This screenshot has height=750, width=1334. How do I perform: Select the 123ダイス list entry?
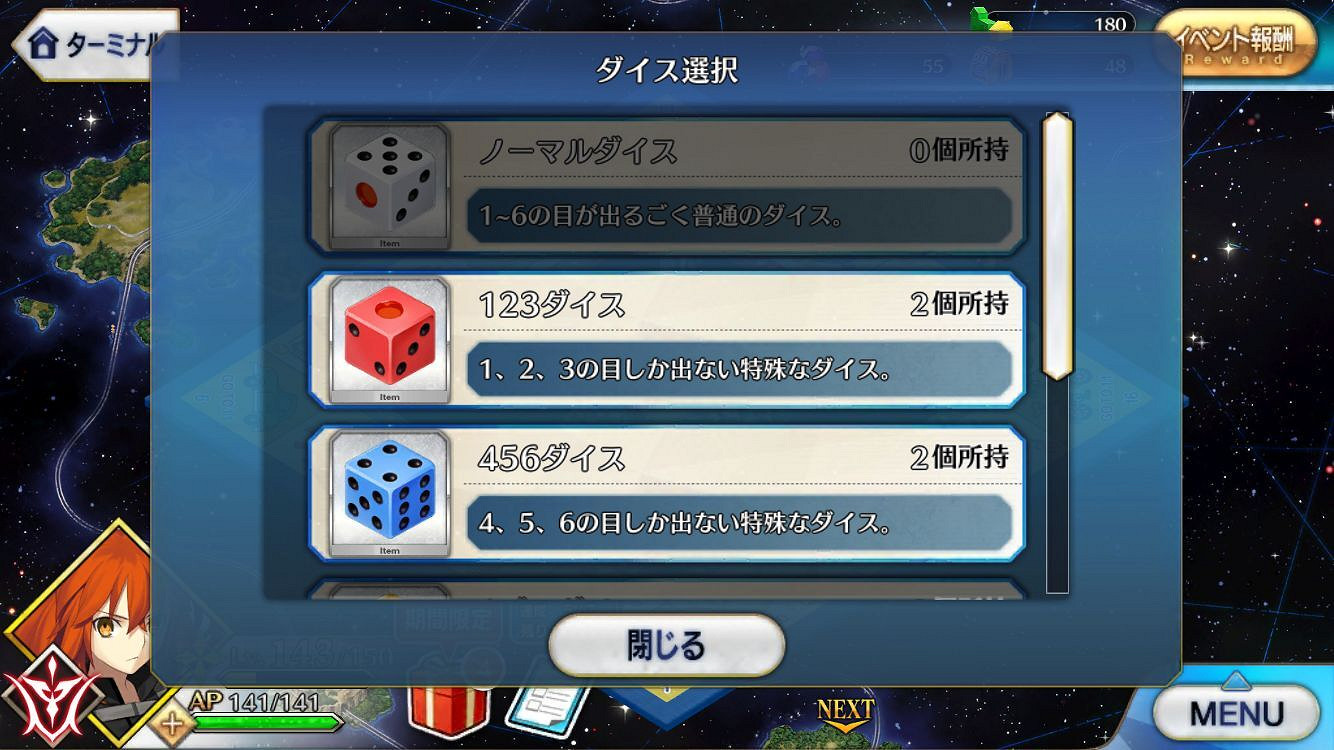coord(670,338)
